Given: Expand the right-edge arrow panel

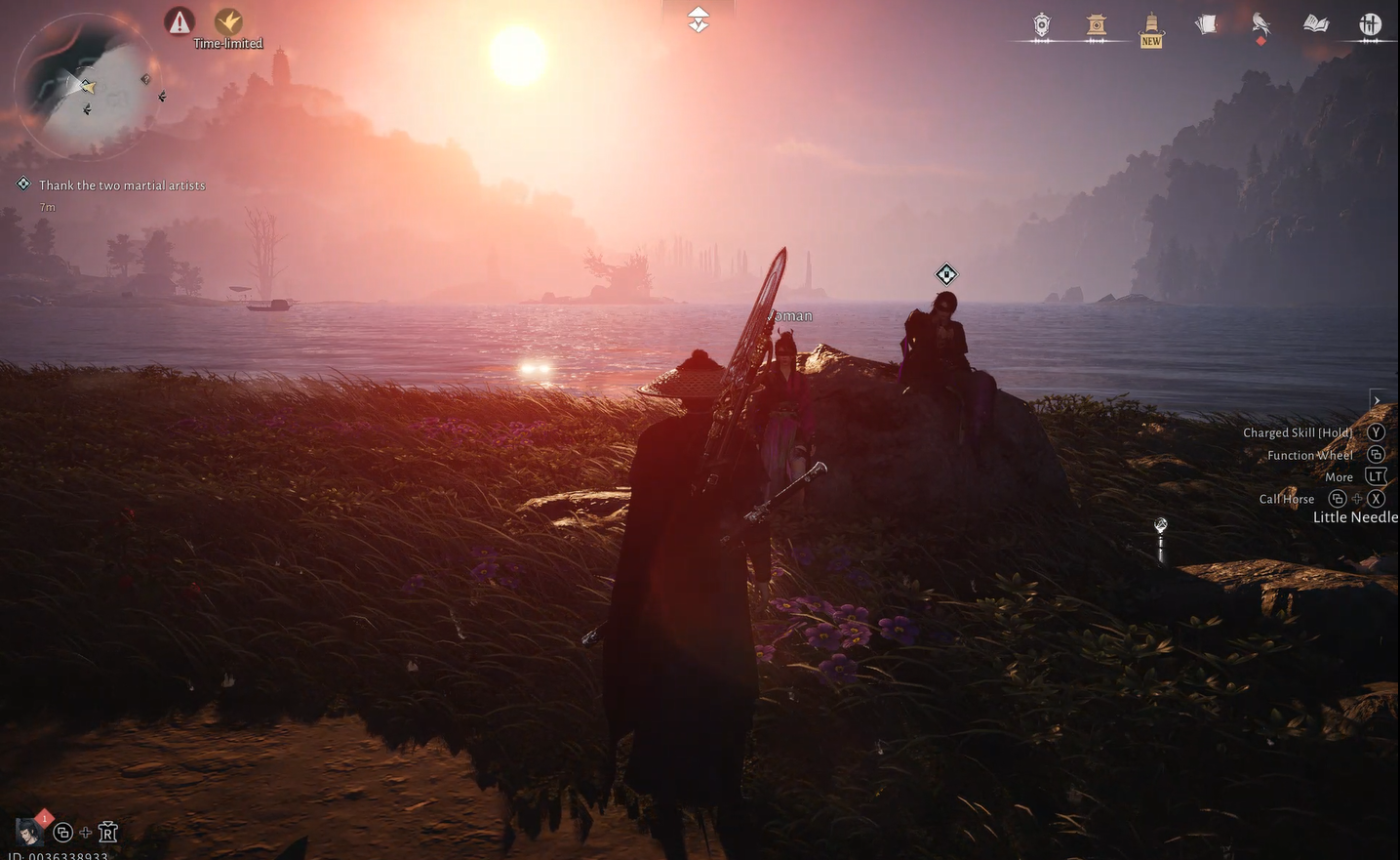Looking at the screenshot, I should pos(1377,399).
